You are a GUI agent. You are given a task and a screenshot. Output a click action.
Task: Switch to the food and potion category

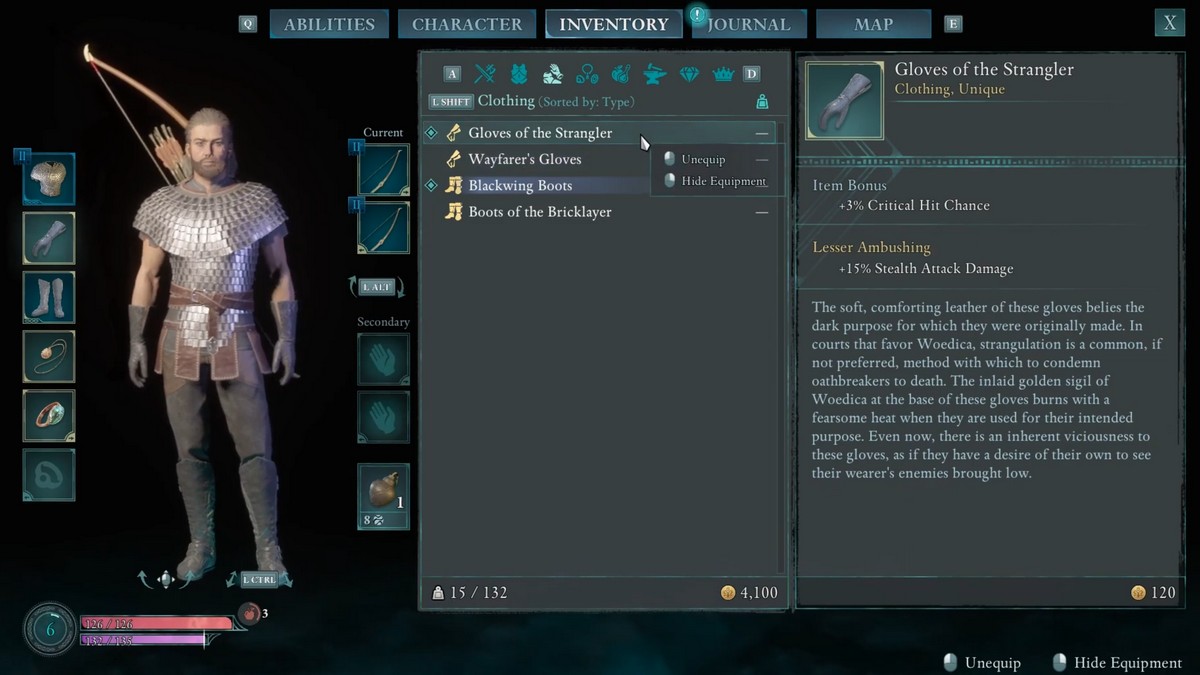(x=620, y=73)
